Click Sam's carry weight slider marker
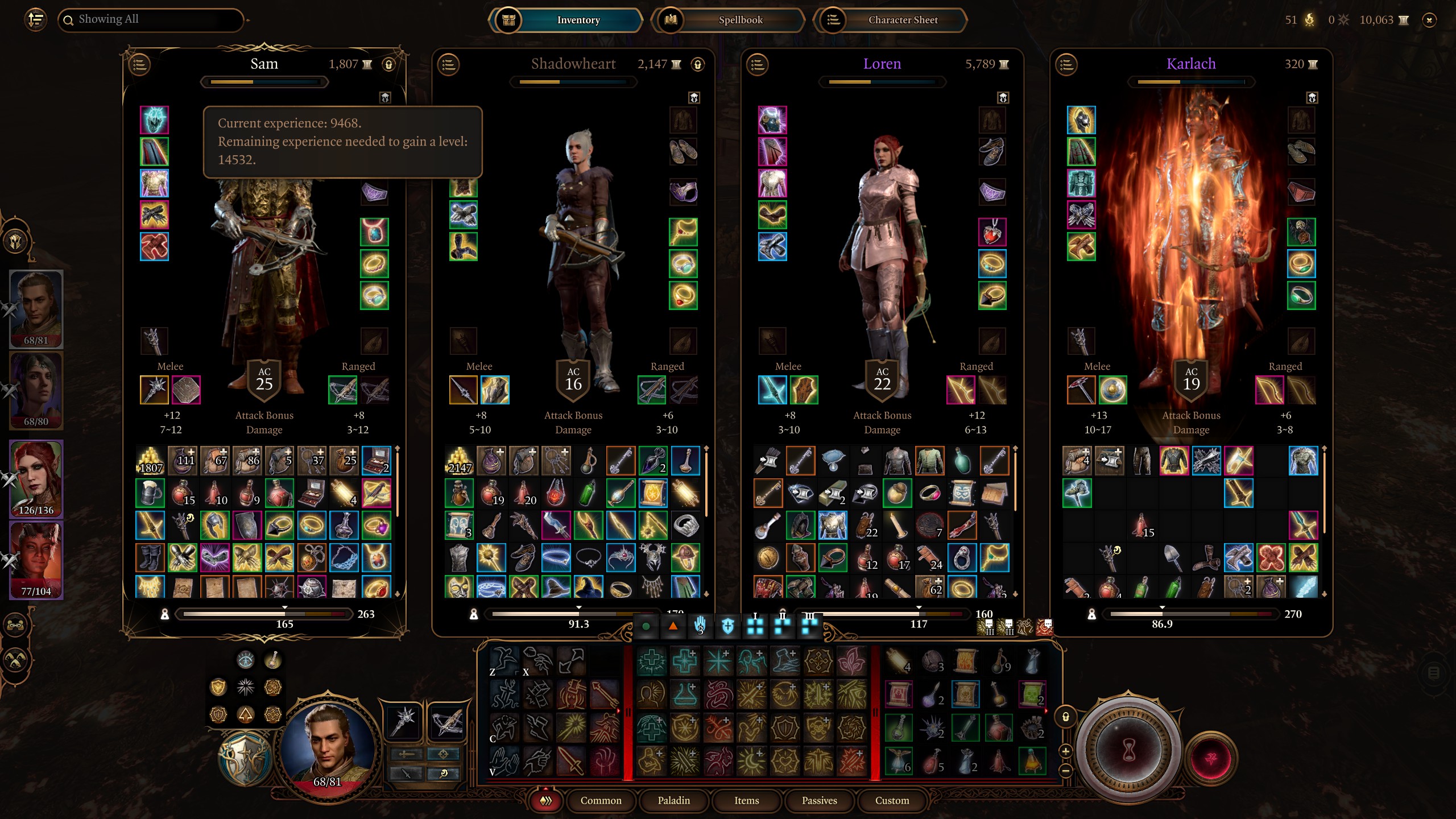Screen dimensions: 1456x819 pos(283,607)
